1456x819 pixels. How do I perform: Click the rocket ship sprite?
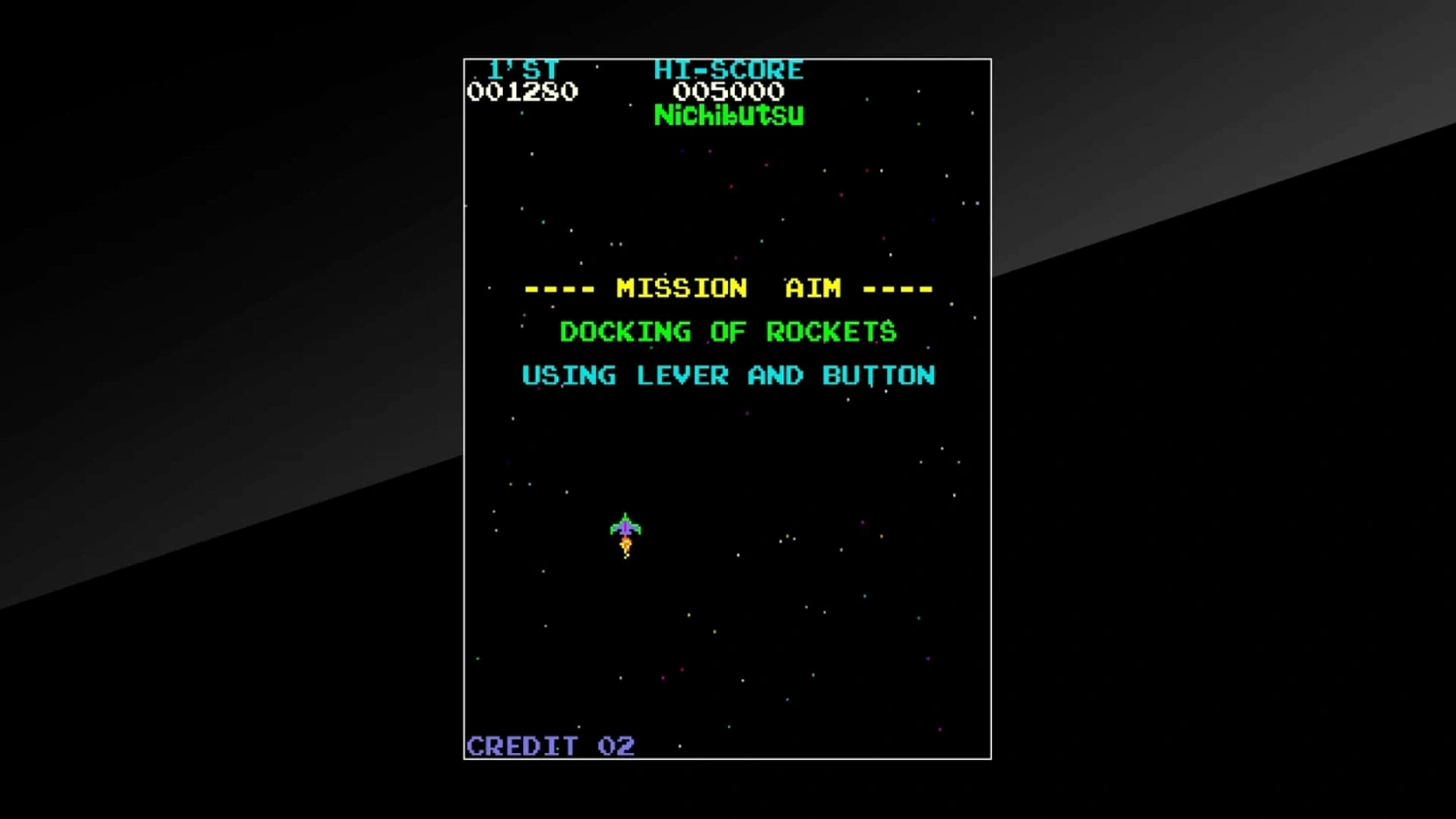(626, 527)
